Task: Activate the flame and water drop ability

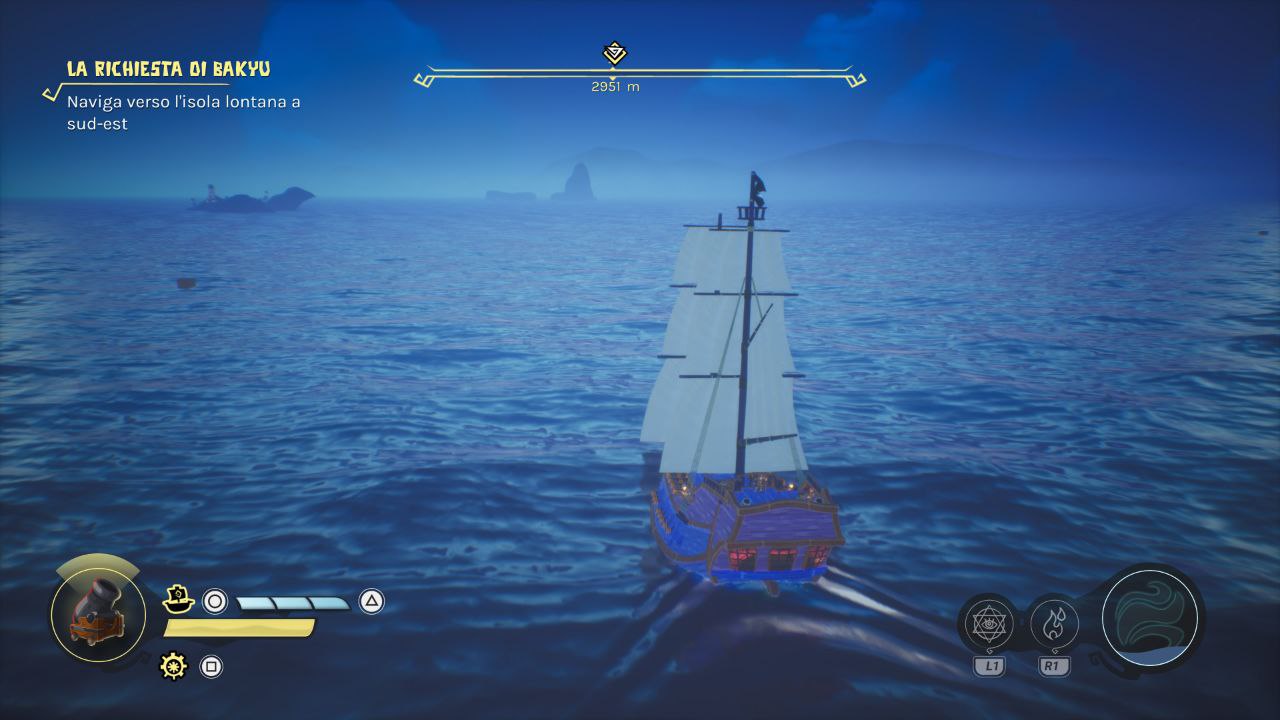Action: 1054,625
